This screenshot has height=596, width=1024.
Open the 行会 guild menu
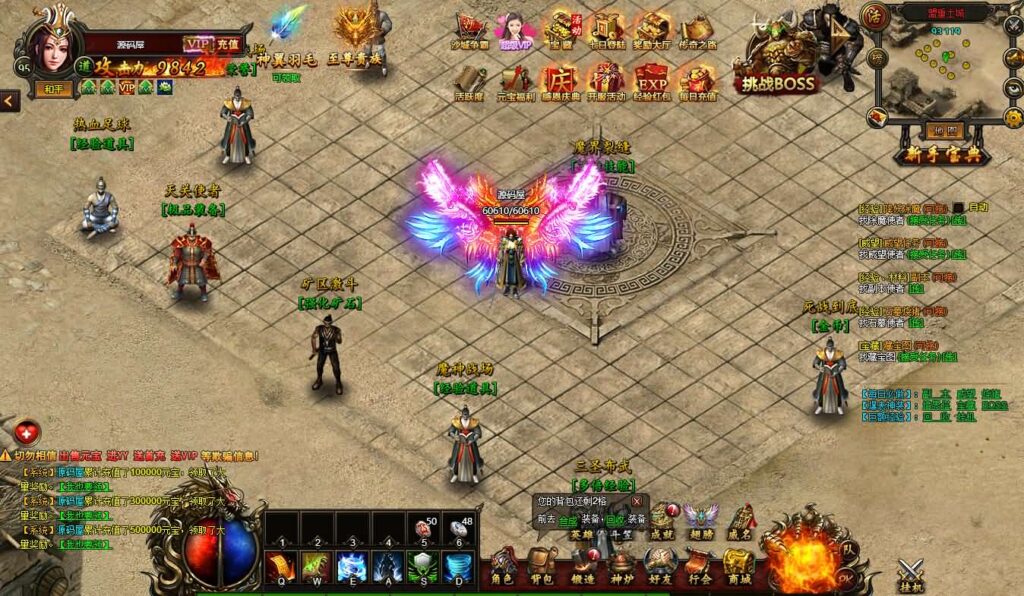point(700,565)
